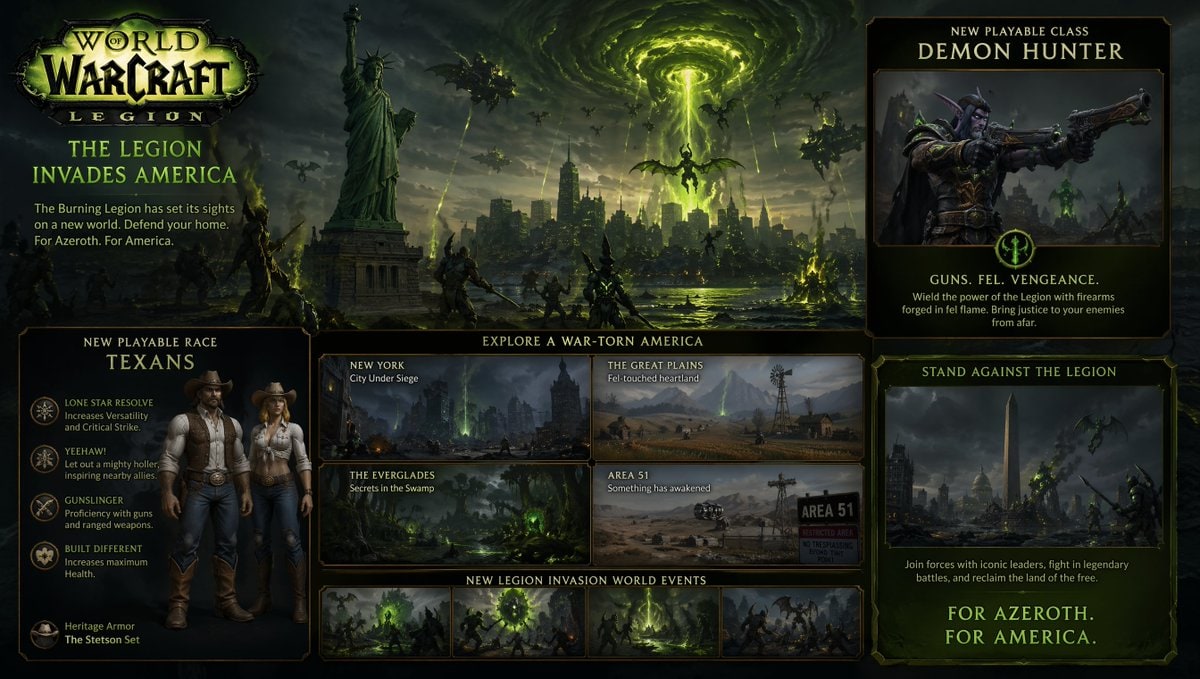Open the Stand Against the Legion image
The height and width of the screenshot is (679, 1200).
pyautogui.click(x=1023, y=465)
